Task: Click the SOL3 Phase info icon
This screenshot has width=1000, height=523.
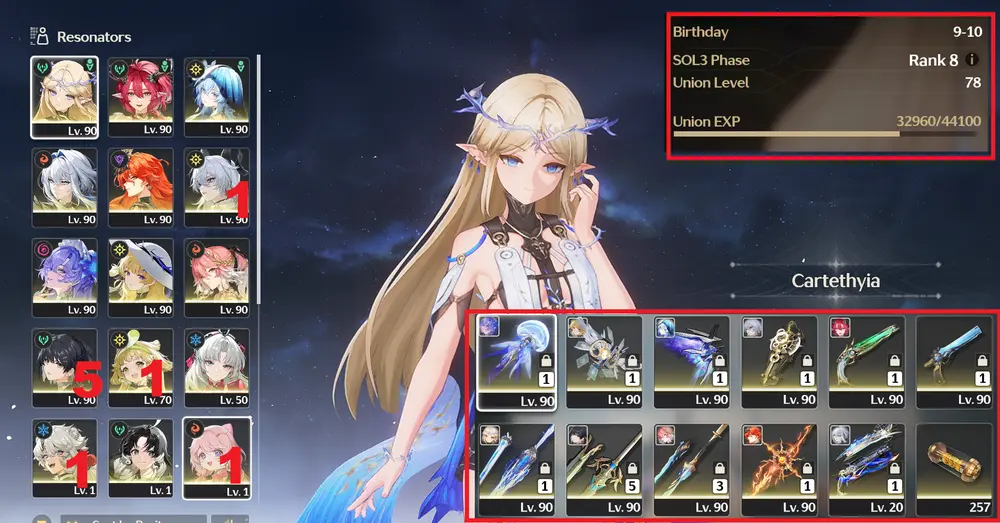Action: (974, 60)
